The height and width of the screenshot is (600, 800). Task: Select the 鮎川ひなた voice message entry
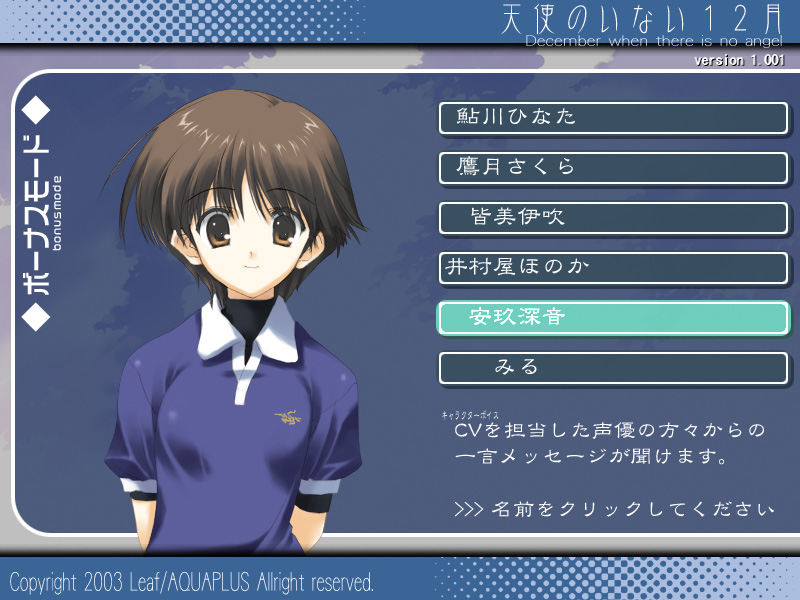(613, 118)
